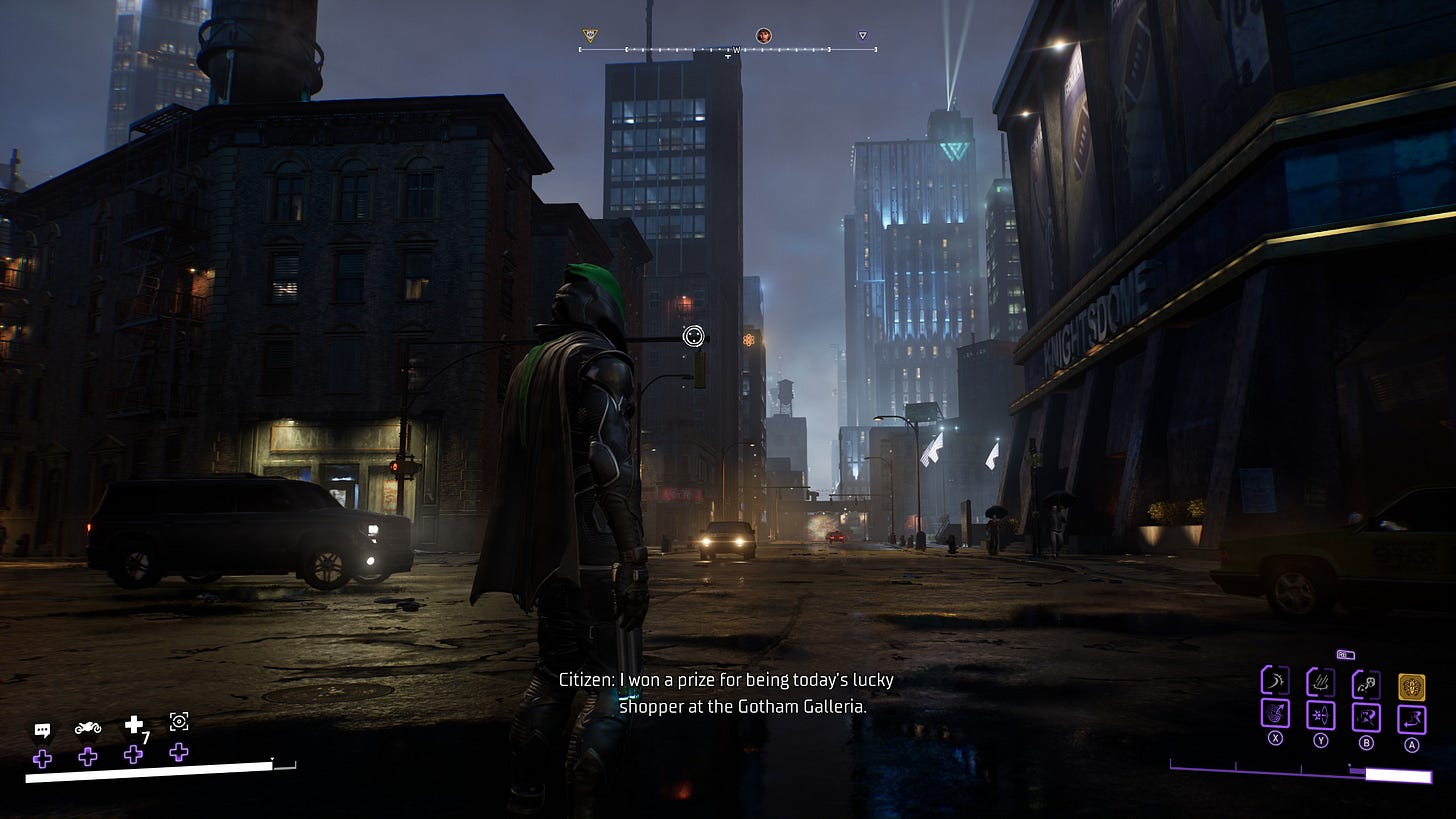Screen dimensions: 1456x819
Task: Activate the gold scarab momentum ability
Action: (x=1412, y=687)
